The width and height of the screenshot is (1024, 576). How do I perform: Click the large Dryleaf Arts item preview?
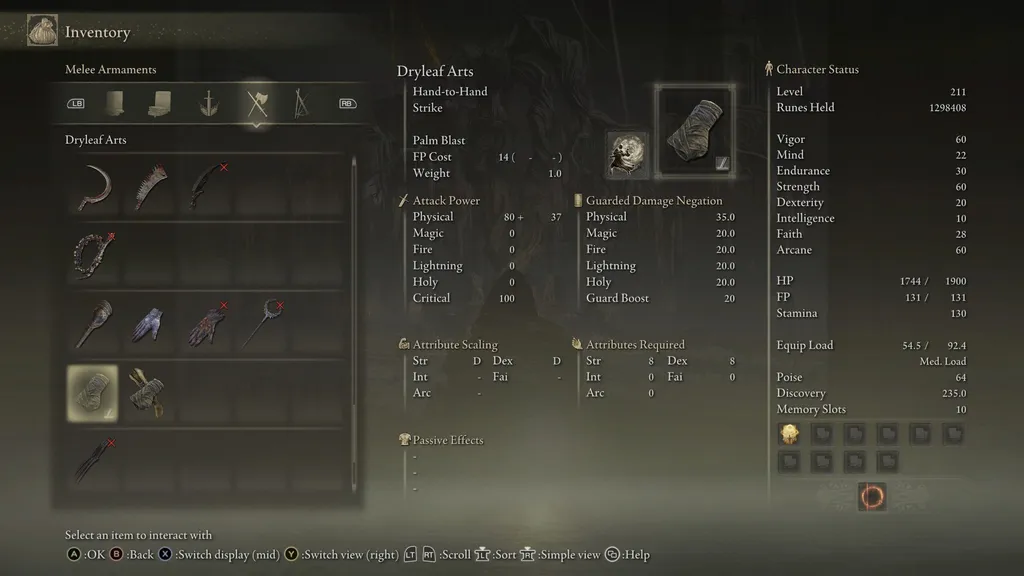click(694, 127)
